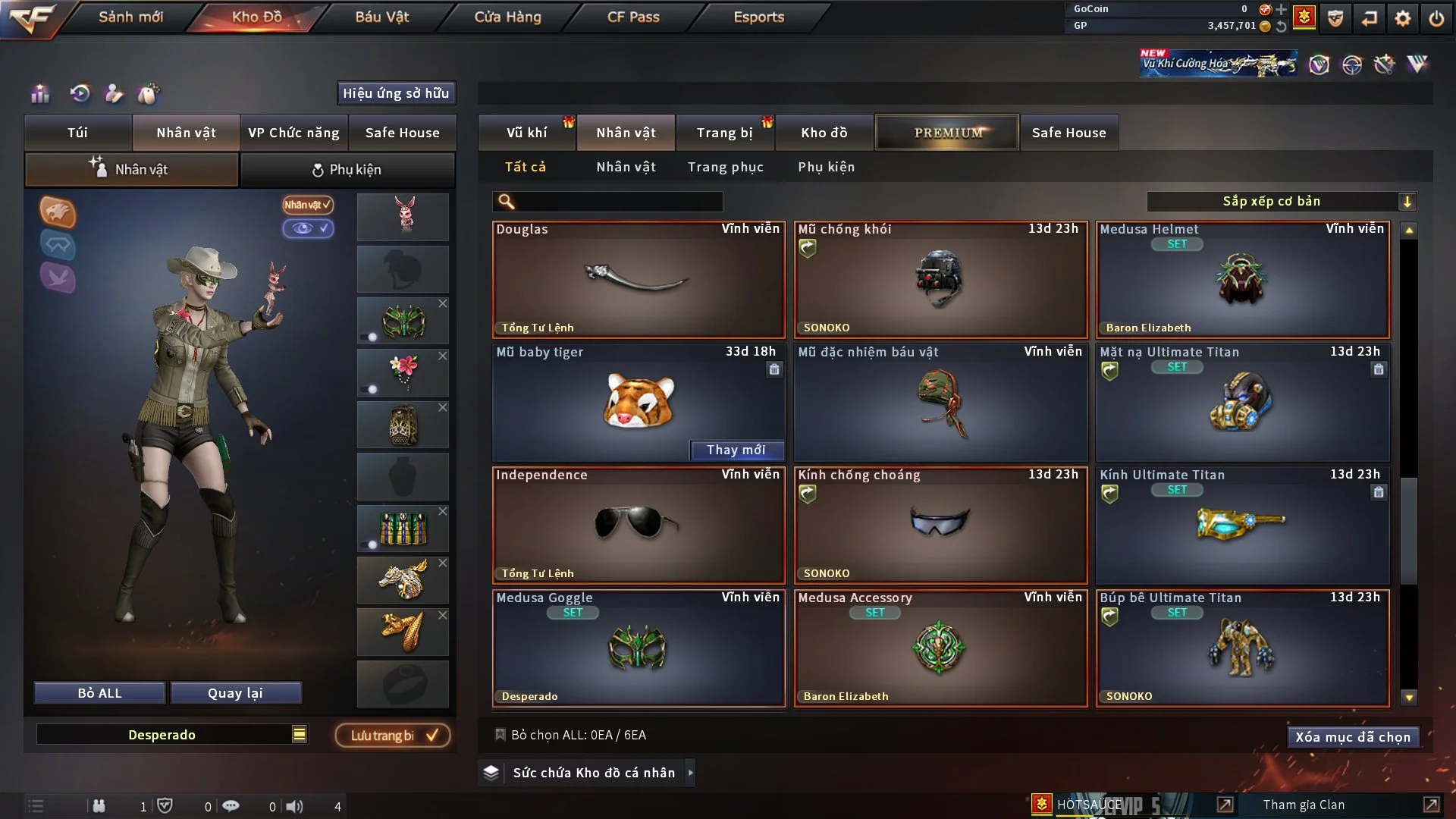Screen dimensions: 1456x819
Task: Filter items by Trang phục
Action: coord(725,167)
